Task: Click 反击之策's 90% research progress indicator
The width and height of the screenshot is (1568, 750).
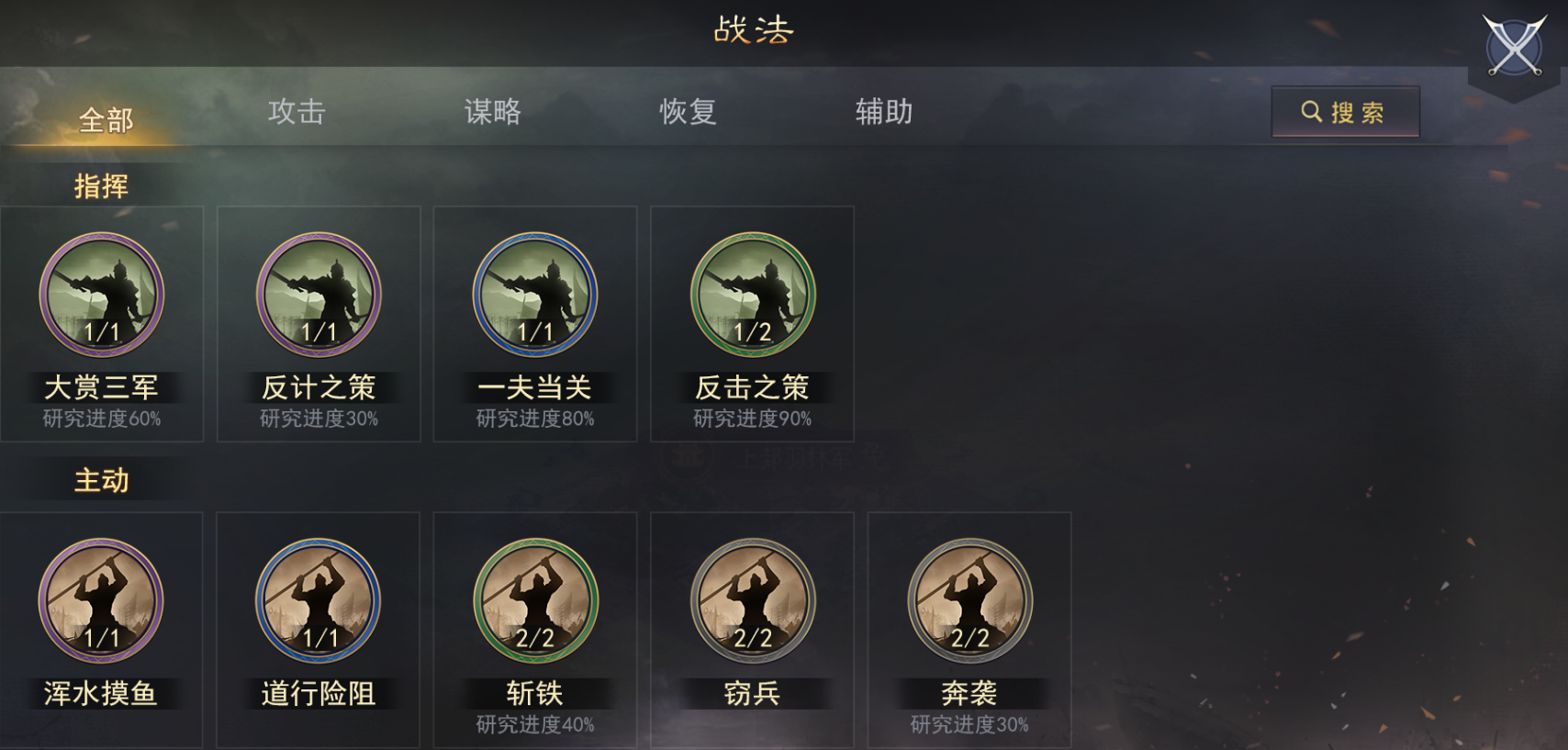Action: pyautogui.click(x=751, y=420)
